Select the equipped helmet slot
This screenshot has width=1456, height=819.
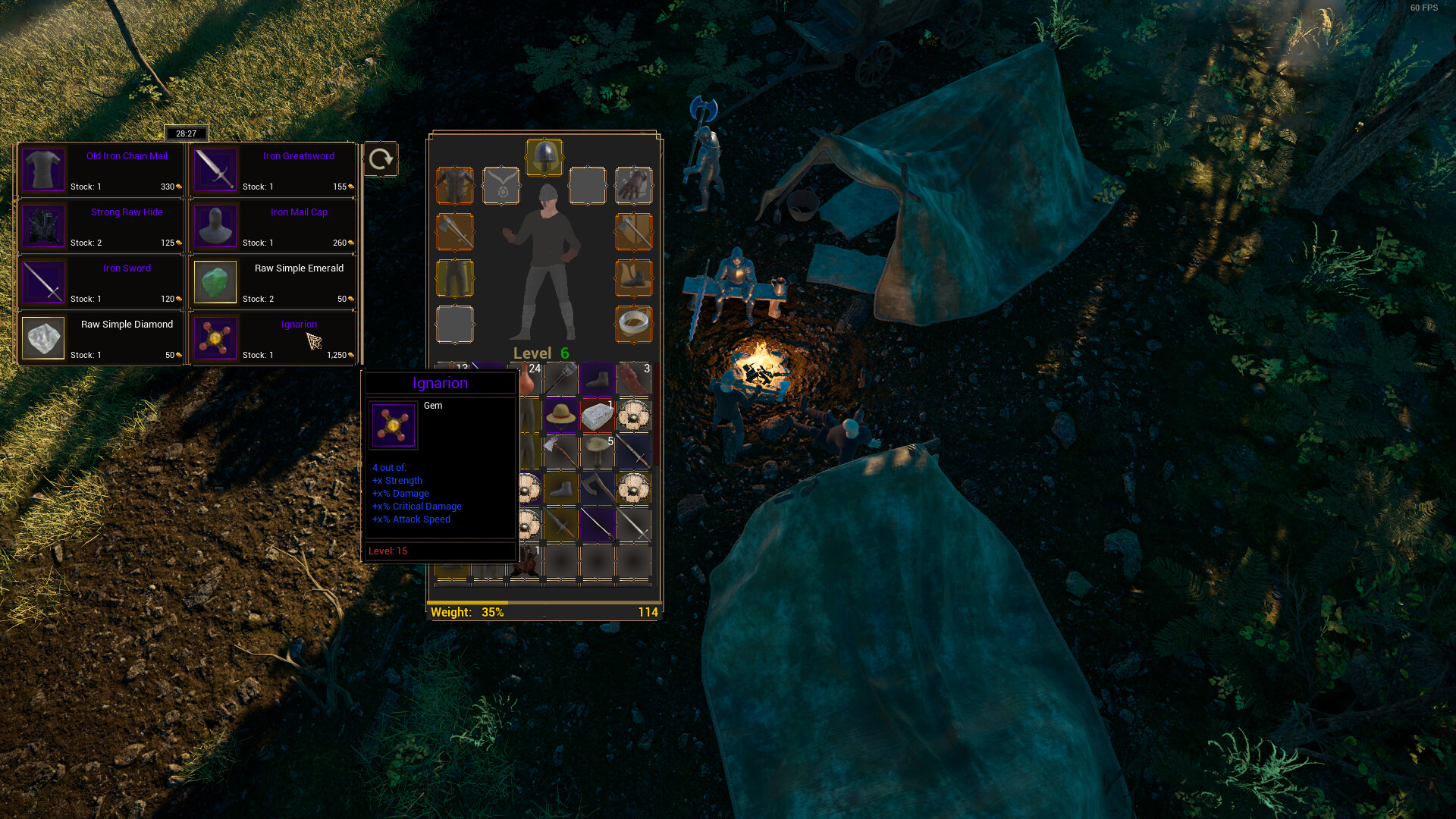[x=544, y=157]
